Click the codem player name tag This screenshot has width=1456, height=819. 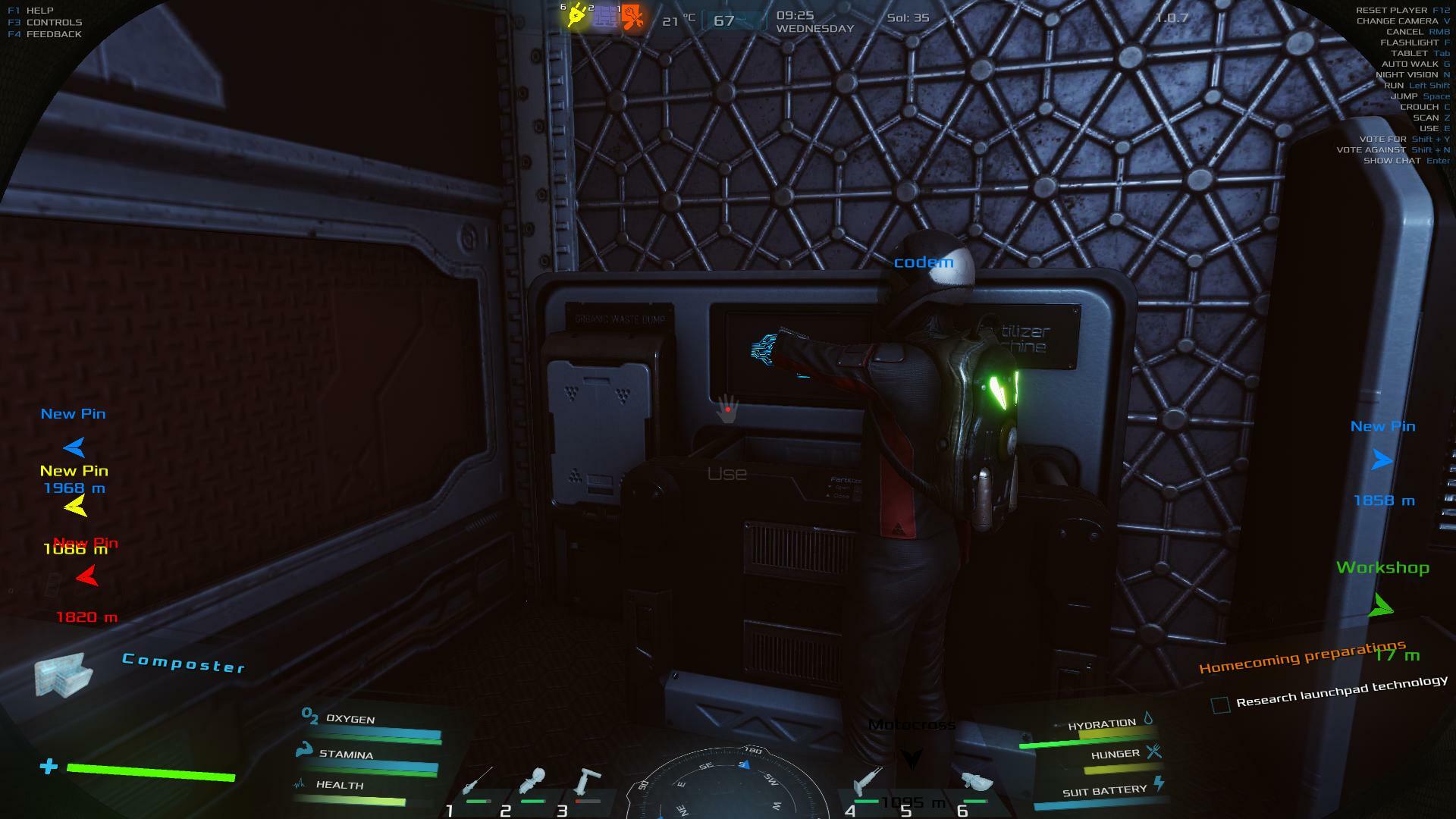pos(923,262)
